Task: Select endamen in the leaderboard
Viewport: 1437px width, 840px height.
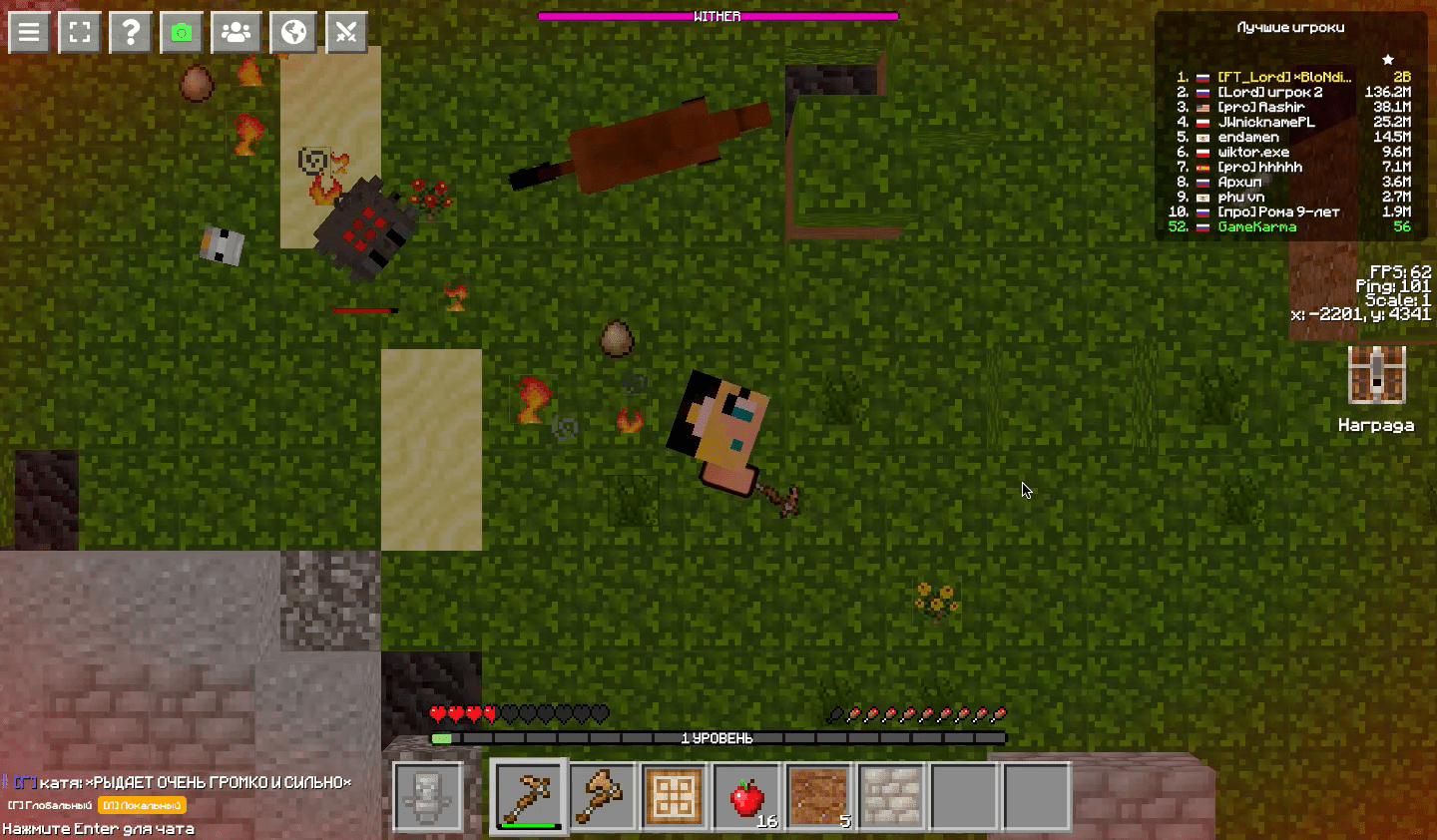Action: tap(1248, 137)
